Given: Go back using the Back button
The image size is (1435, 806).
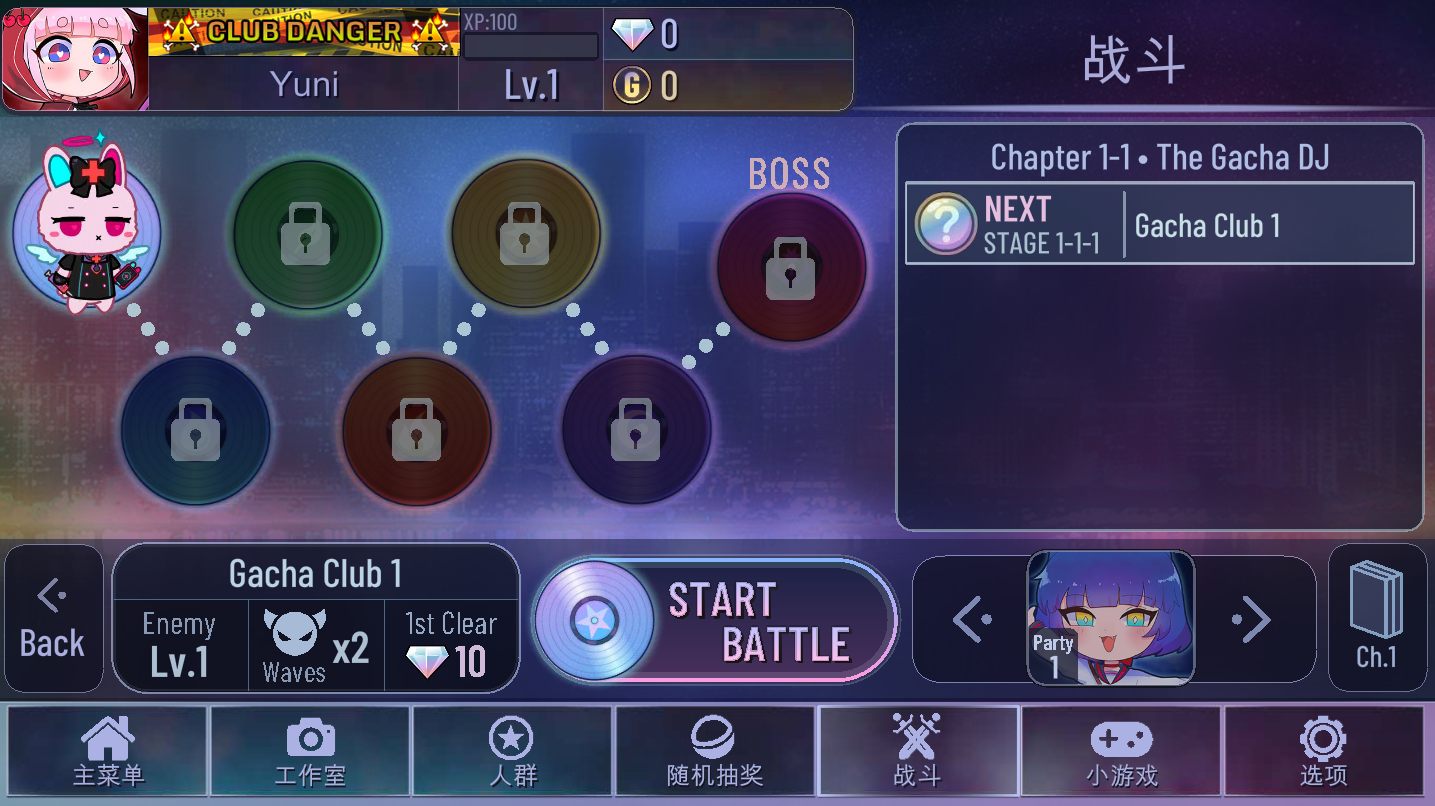Looking at the screenshot, I should (x=54, y=619).
